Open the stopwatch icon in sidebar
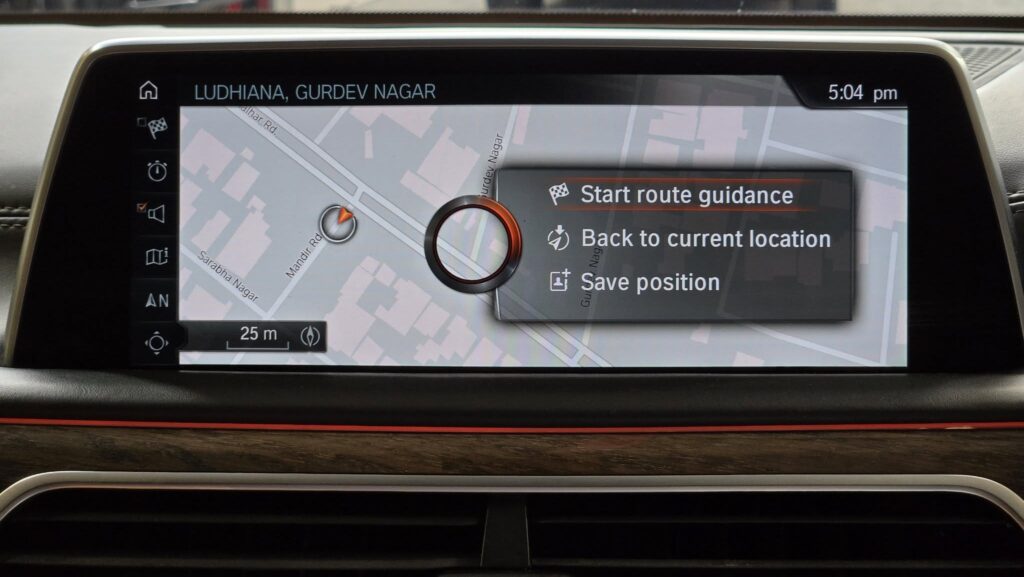Viewport: 1024px width, 577px height. [x=157, y=171]
